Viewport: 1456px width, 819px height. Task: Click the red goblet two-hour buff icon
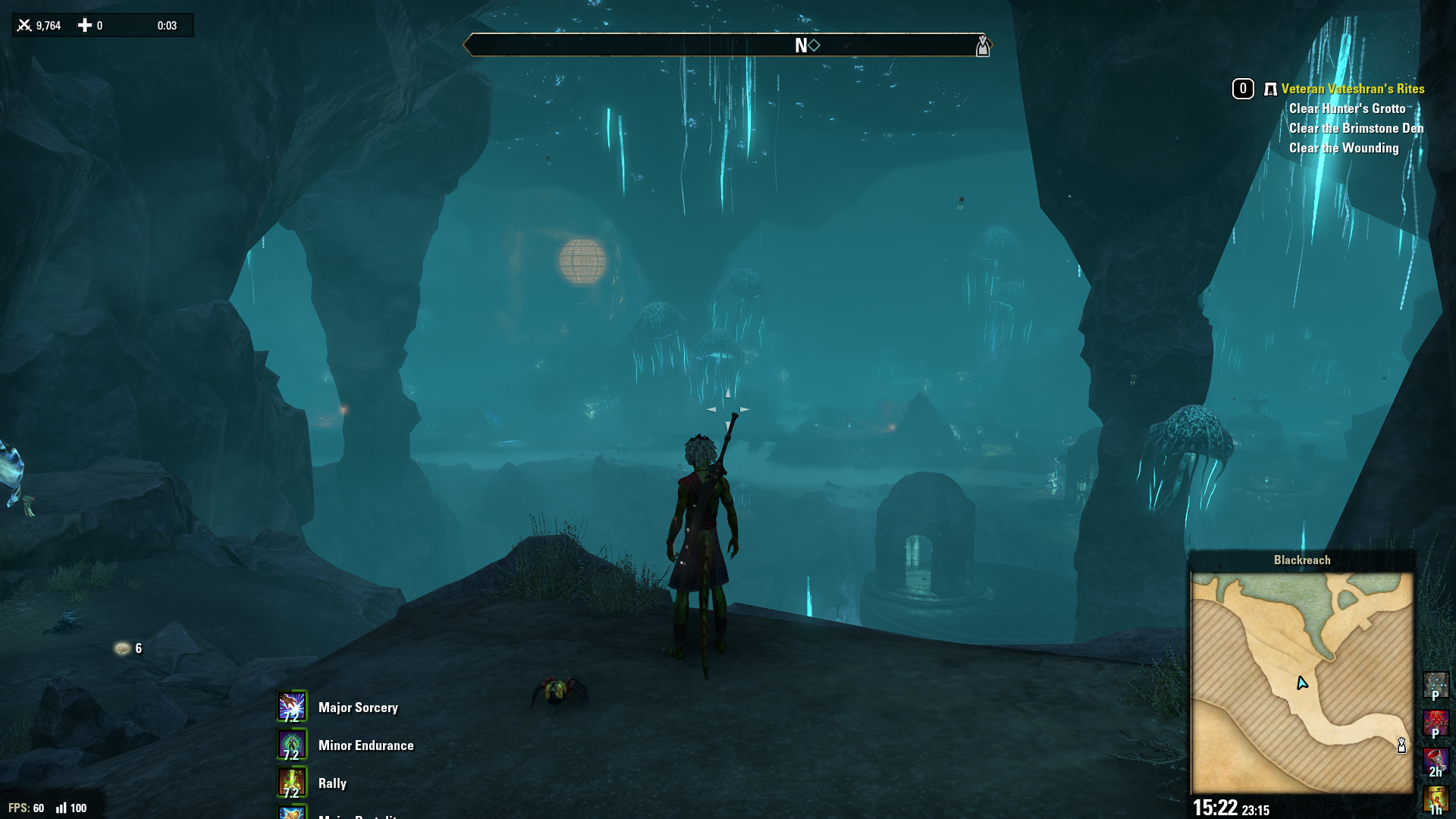(x=1436, y=761)
